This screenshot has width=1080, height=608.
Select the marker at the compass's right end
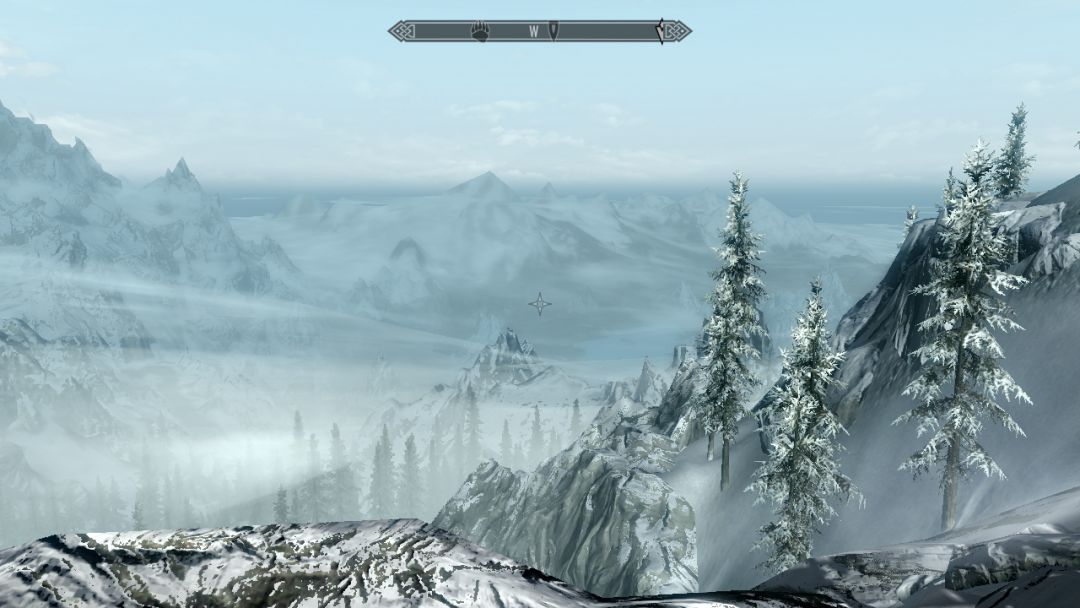point(660,32)
